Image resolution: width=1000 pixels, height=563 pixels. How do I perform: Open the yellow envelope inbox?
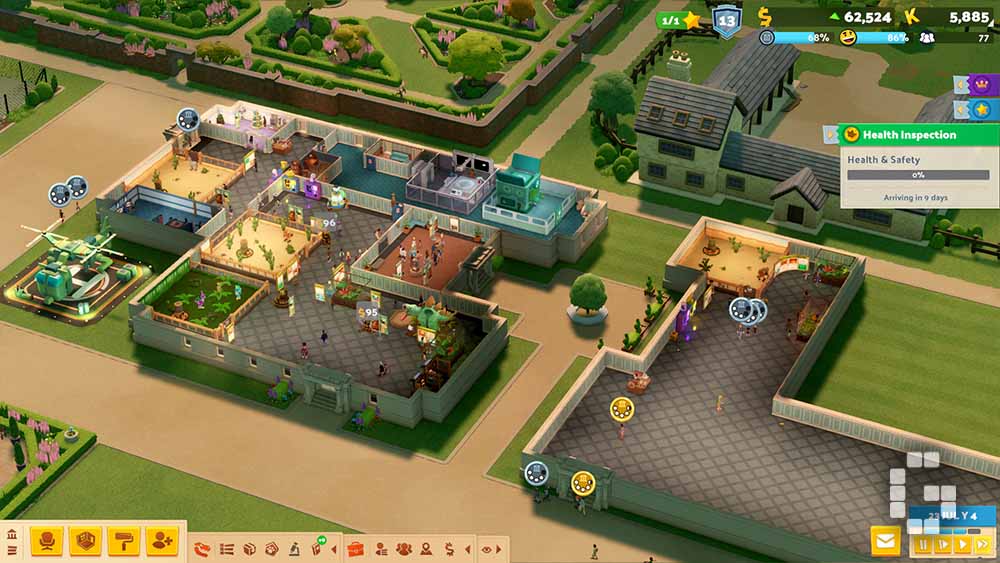point(885,542)
